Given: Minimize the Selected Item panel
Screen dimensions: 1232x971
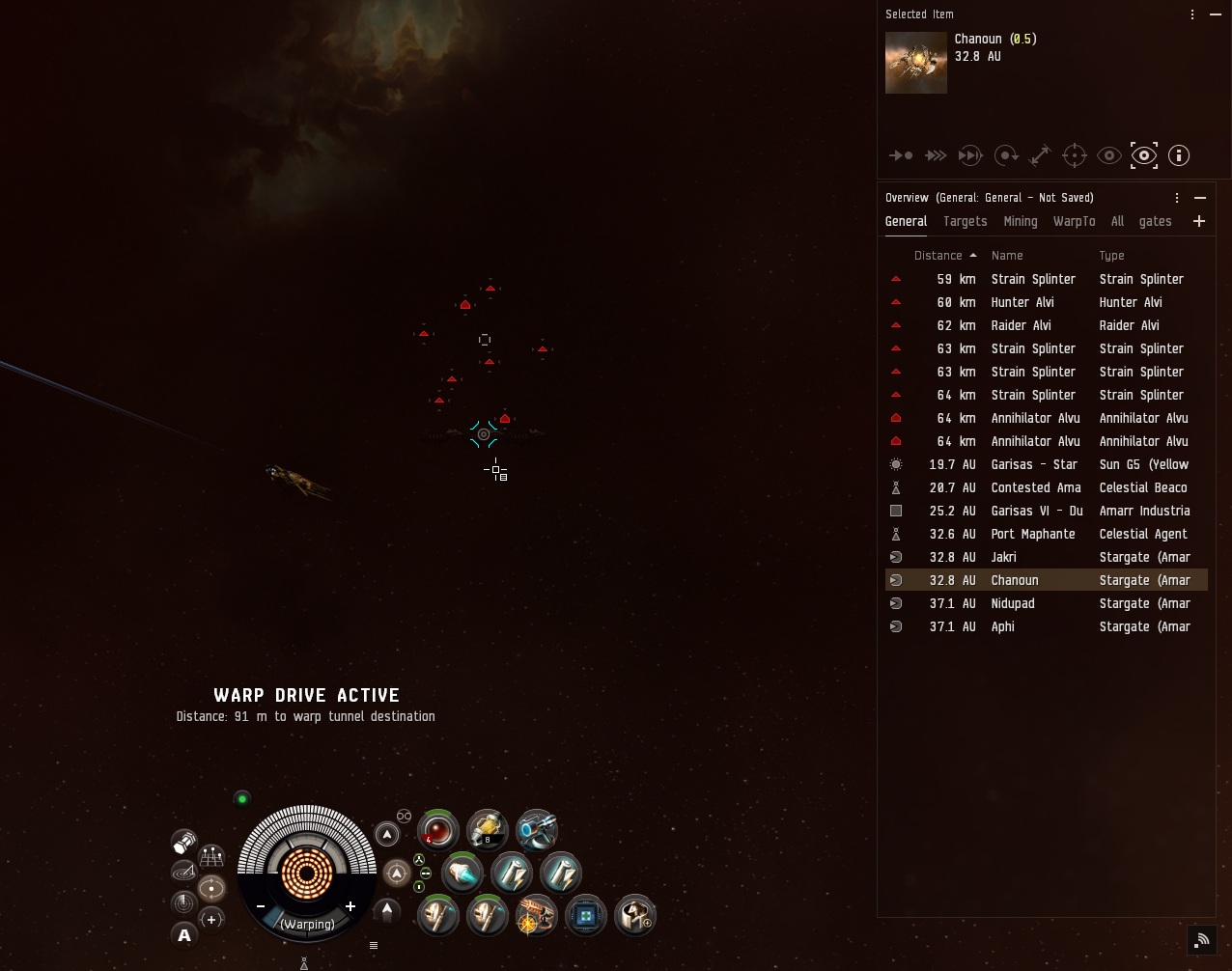Looking at the screenshot, I should coord(1216,14).
